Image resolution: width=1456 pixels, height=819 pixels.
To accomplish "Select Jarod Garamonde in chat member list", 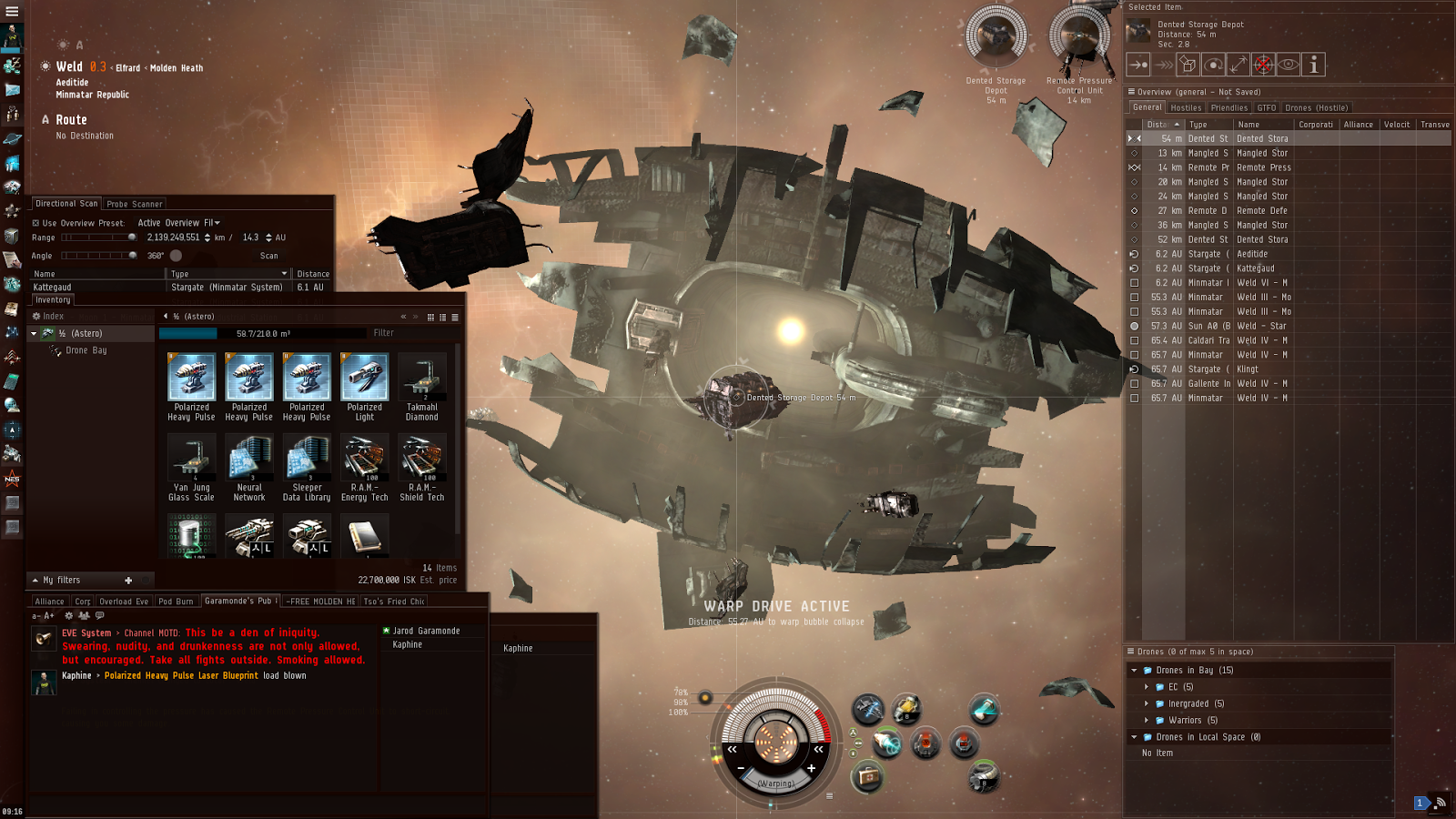I will tap(426, 631).
